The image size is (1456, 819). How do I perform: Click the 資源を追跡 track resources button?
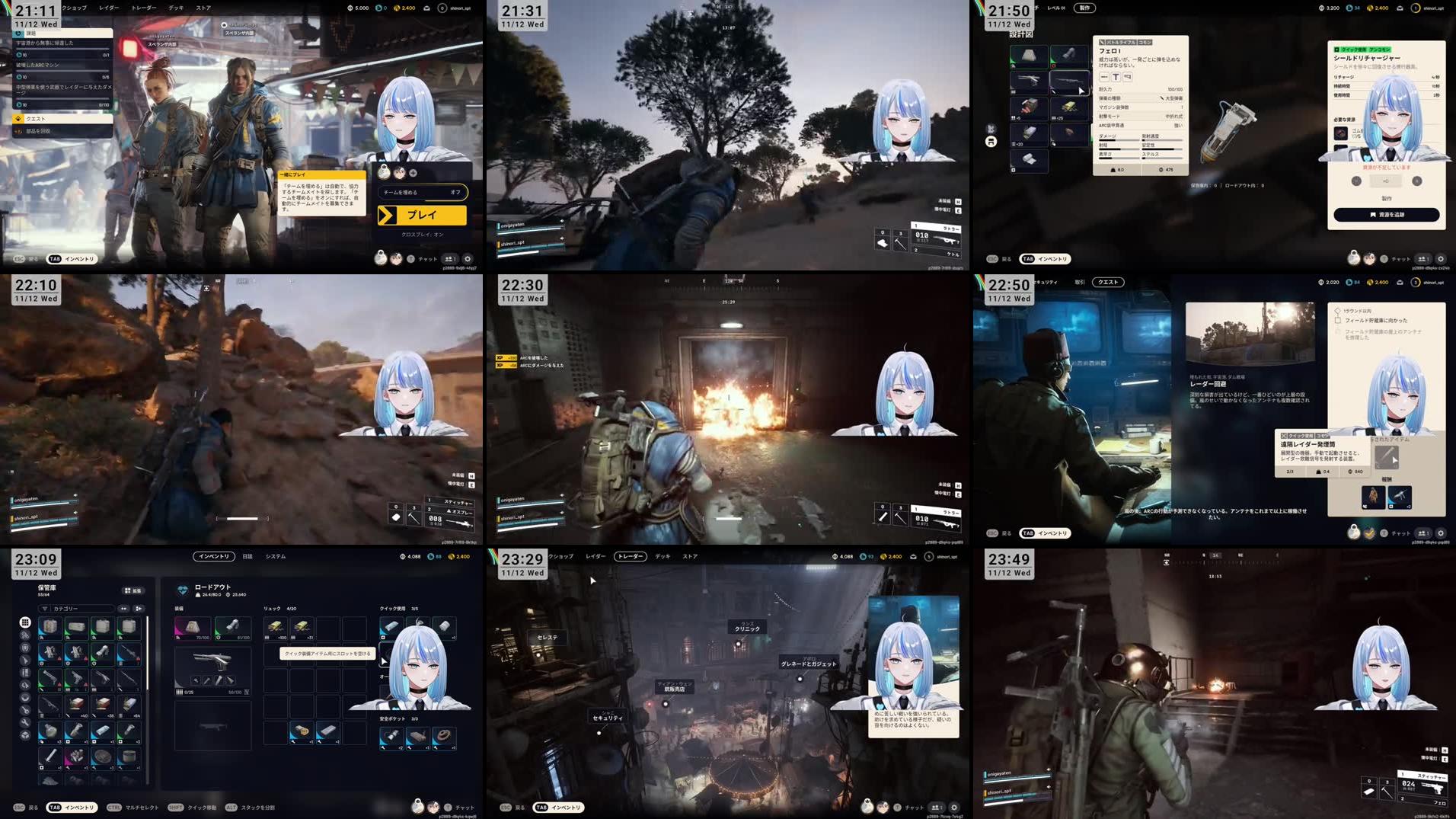1386,215
